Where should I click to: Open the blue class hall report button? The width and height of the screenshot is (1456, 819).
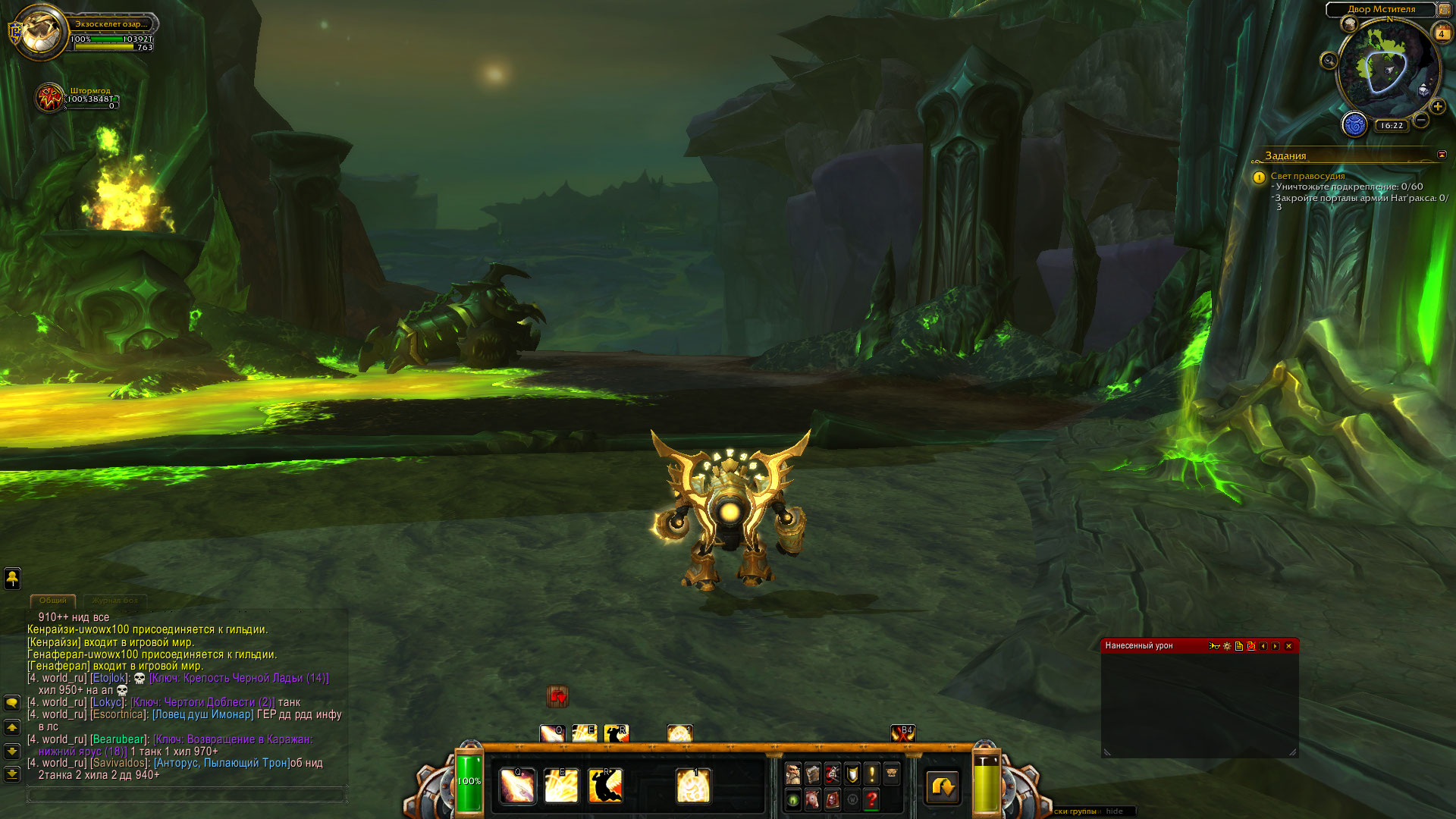(1354, 124)
